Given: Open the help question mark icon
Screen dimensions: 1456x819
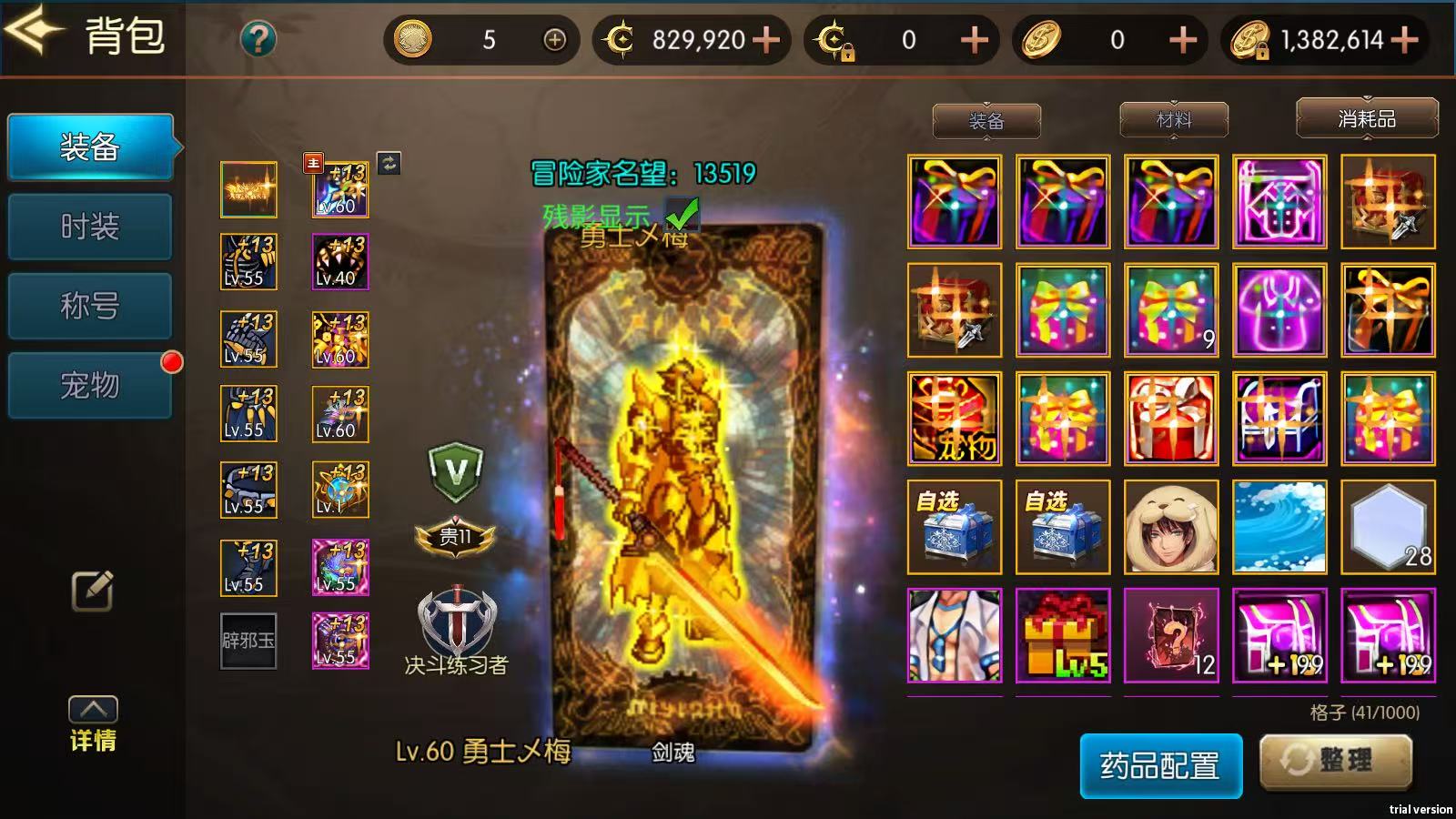Looking at the screenshot, I should tap(259, 38).
